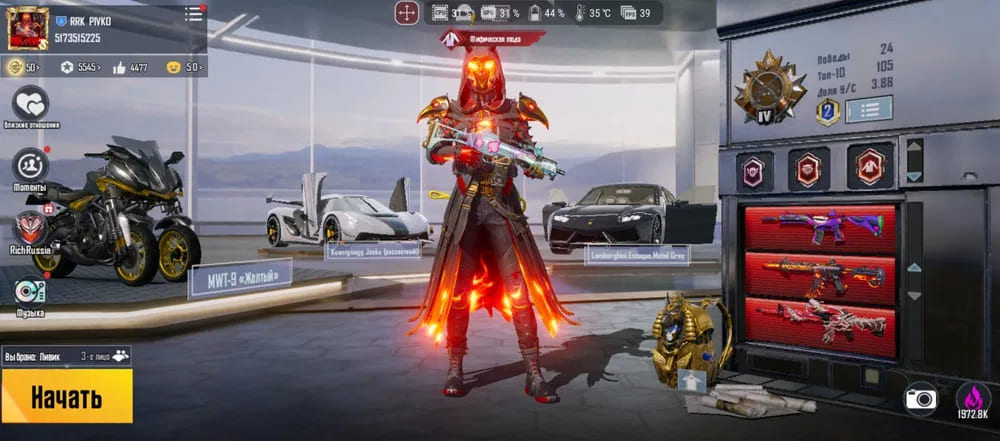Select the MWT-9 Желтый motorcycle label

(239, 277)
